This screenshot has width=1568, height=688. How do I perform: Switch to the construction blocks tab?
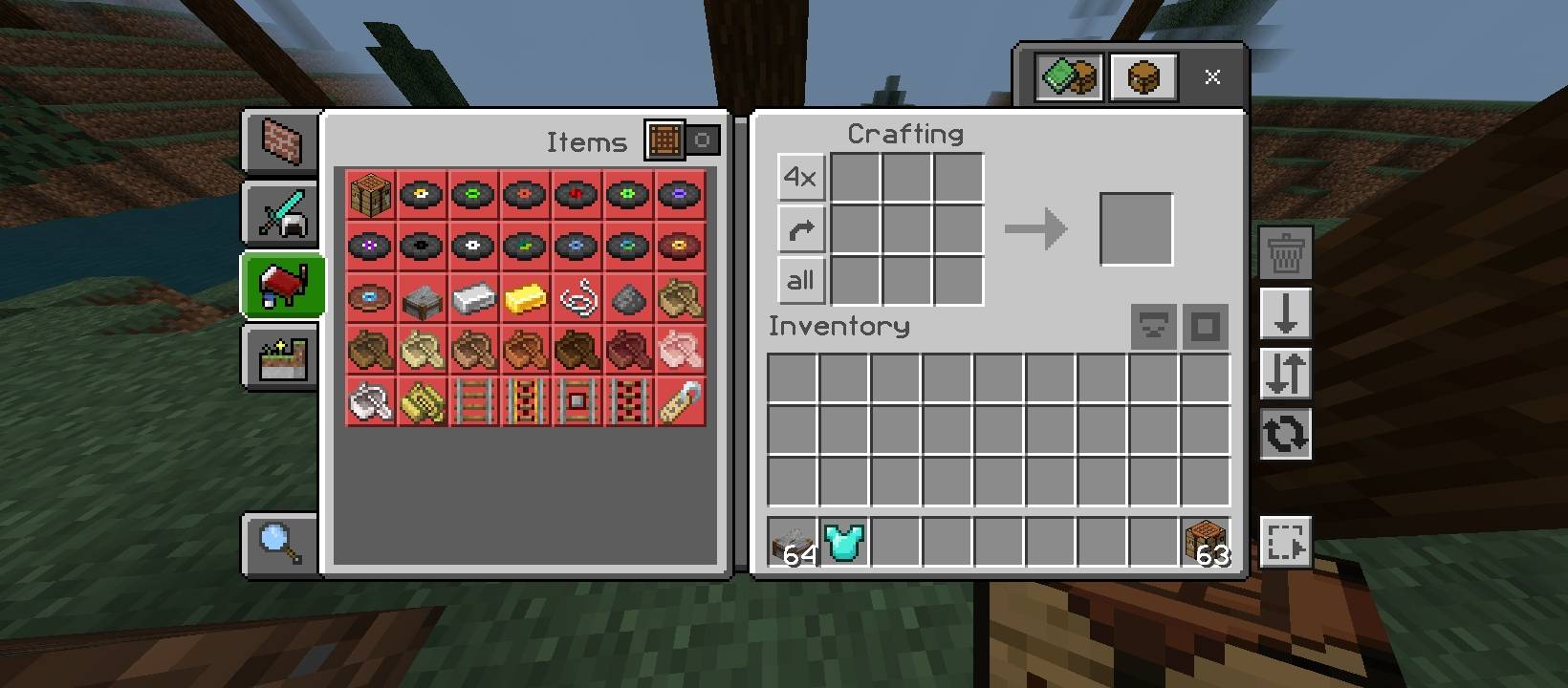coord(278,141)
